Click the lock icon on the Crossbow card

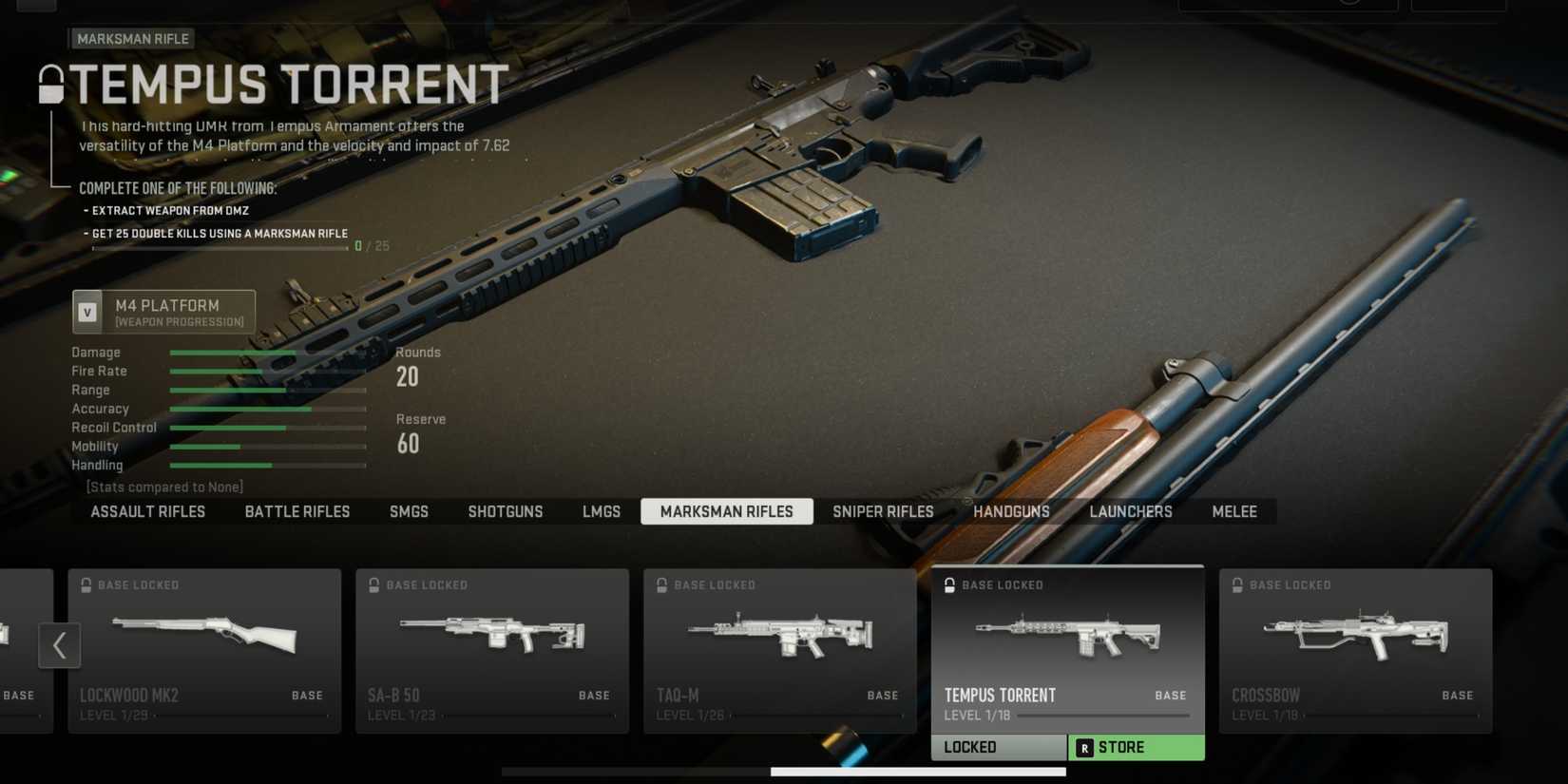[x=1237, y=584]
